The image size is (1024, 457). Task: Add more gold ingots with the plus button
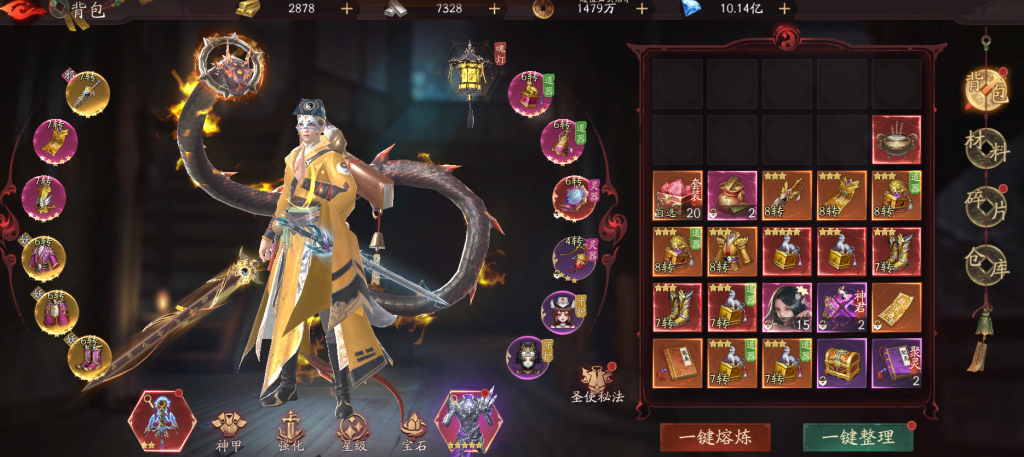pos(346,9)
